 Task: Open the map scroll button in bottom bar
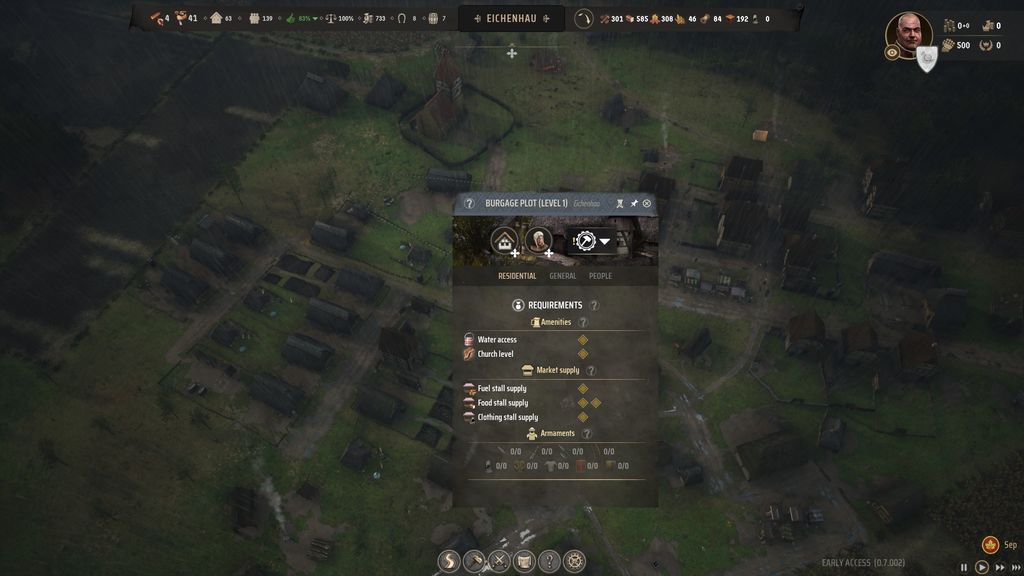pos(524,562)
